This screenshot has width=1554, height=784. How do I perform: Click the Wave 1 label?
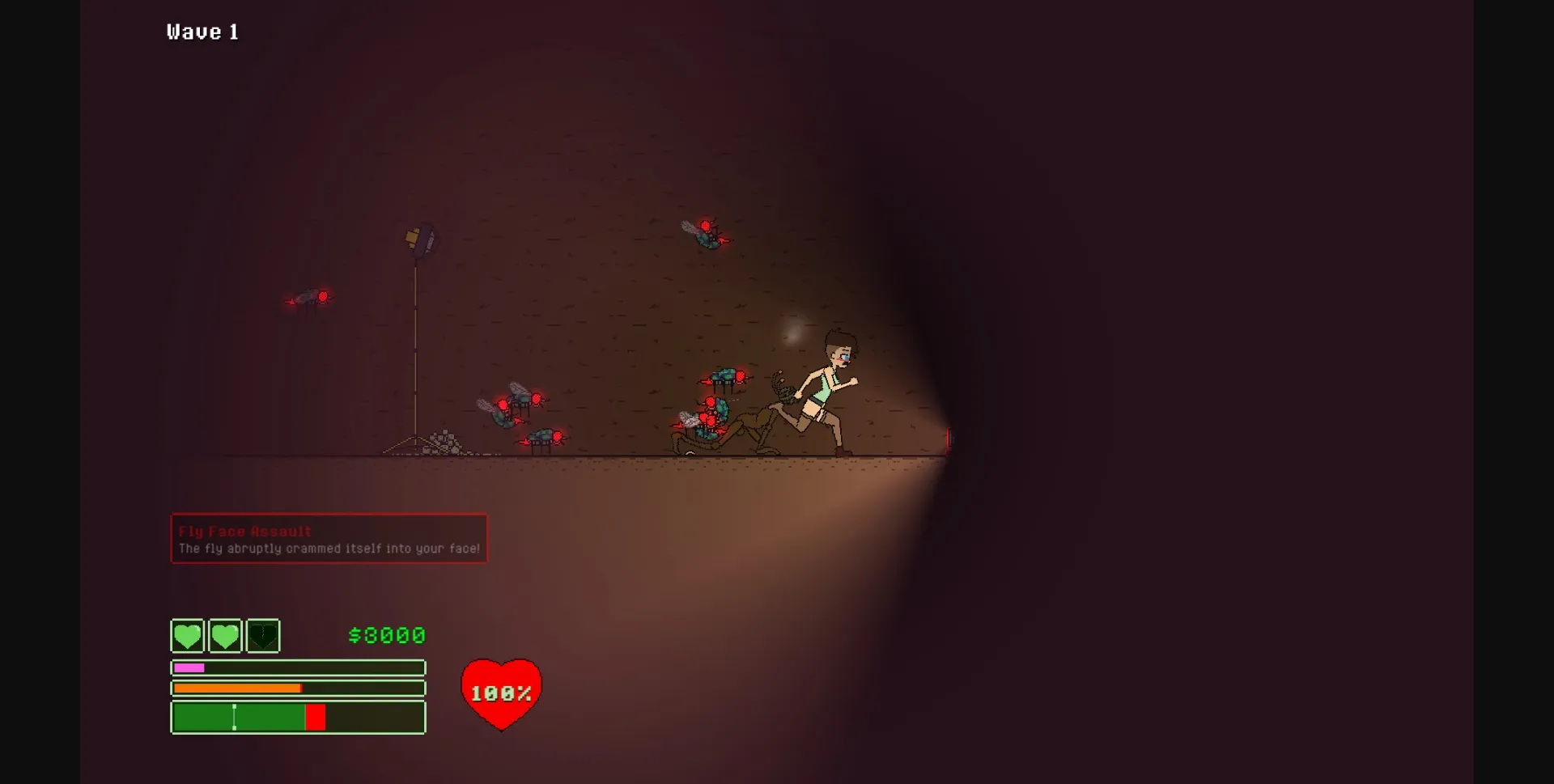[203, 32]
